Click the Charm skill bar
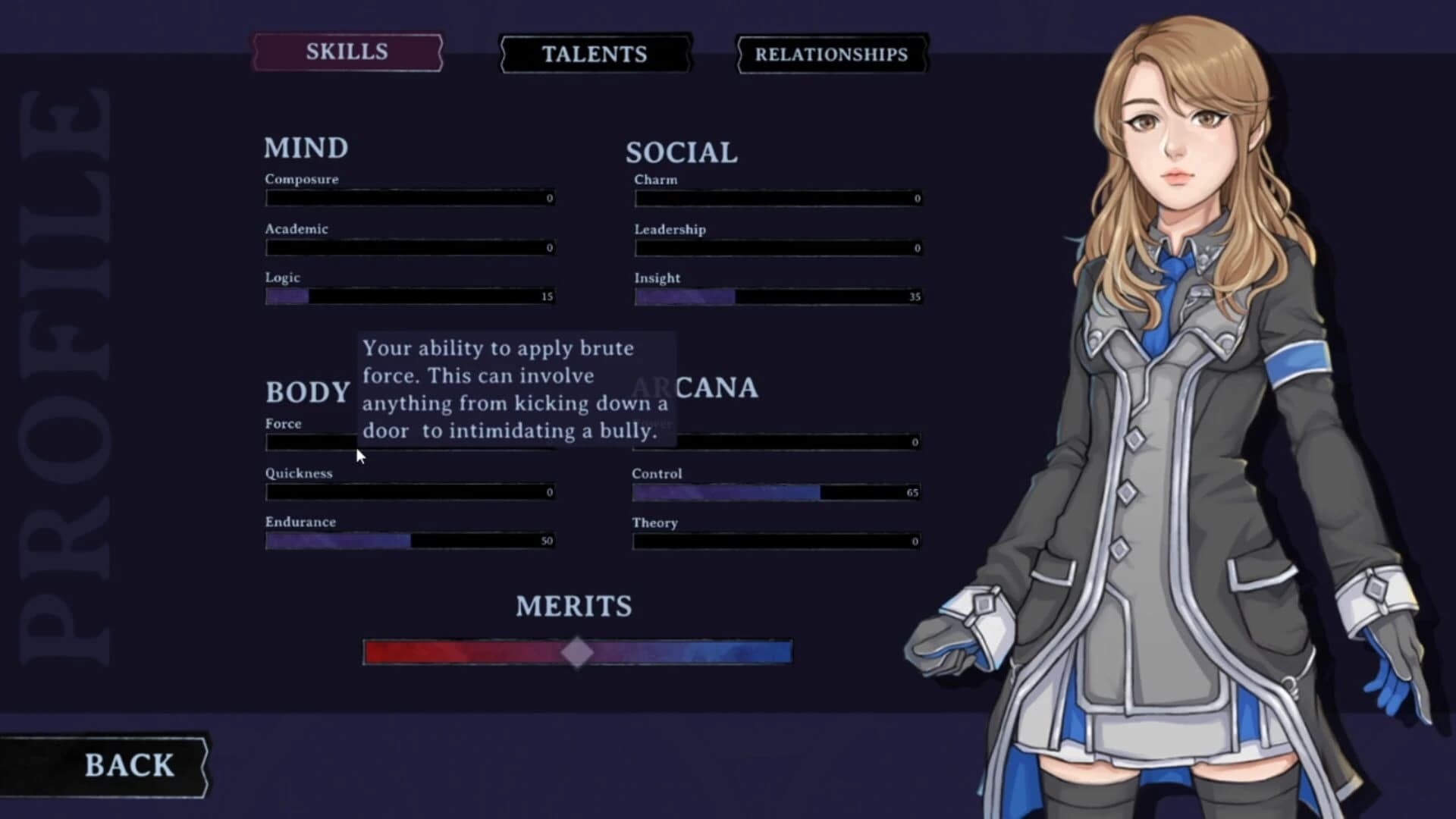The image size is (1456, 819). pos(777,197)
